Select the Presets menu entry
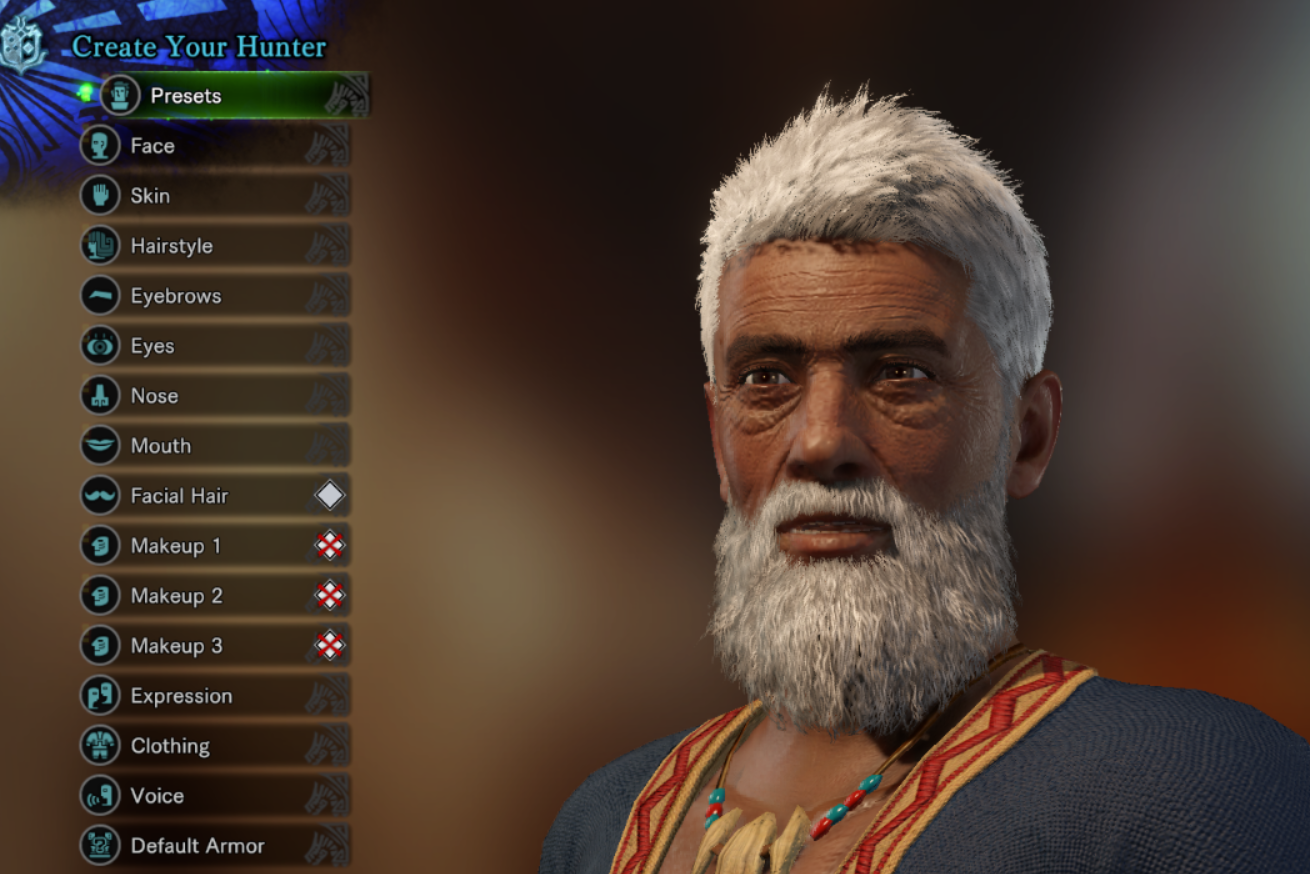Viewport: 1310px width, 874px height. pyautogui.click(x=186, y=96)
